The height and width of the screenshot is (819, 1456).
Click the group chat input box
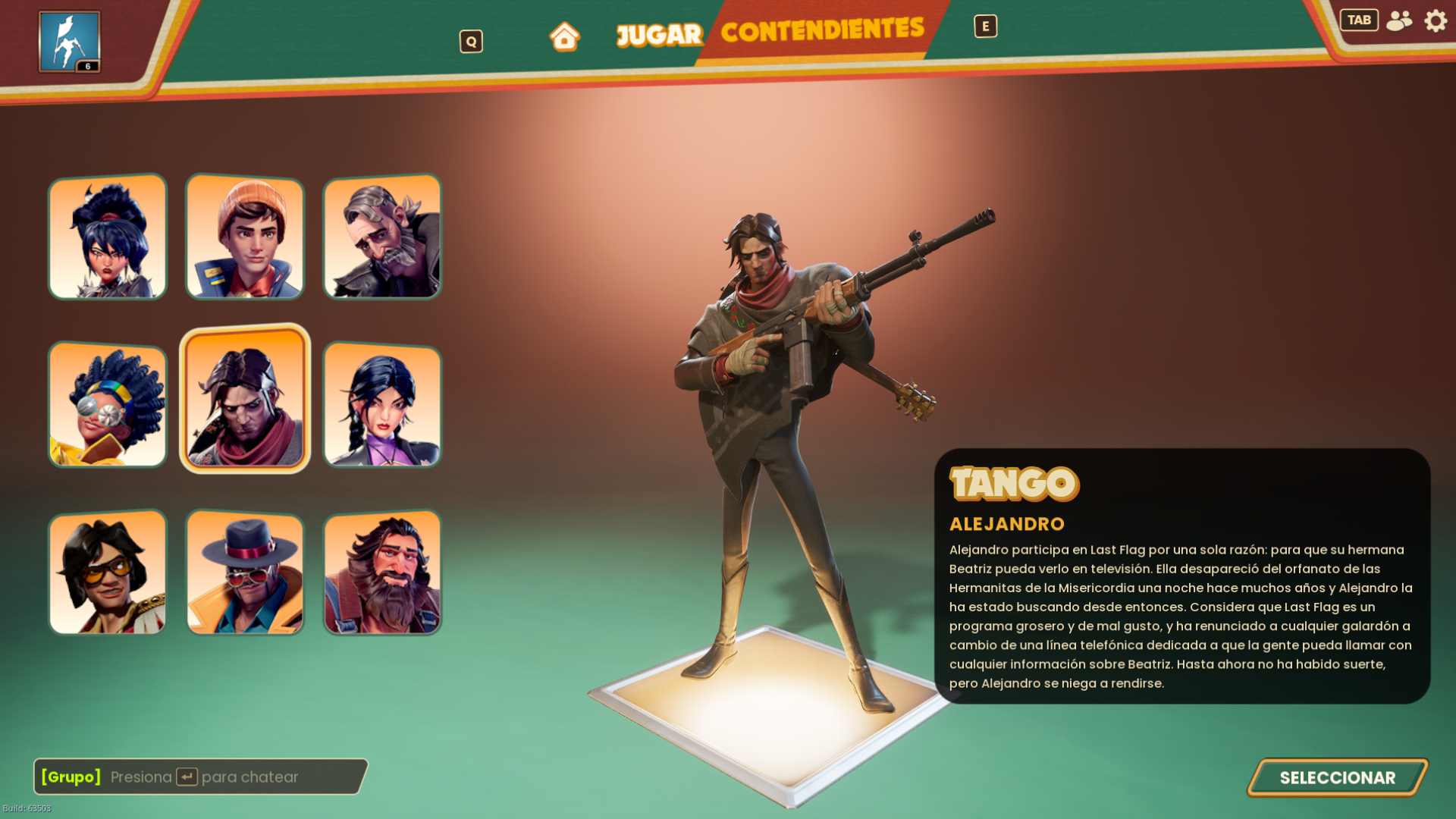pyautogui.click(x=201, y=777)
